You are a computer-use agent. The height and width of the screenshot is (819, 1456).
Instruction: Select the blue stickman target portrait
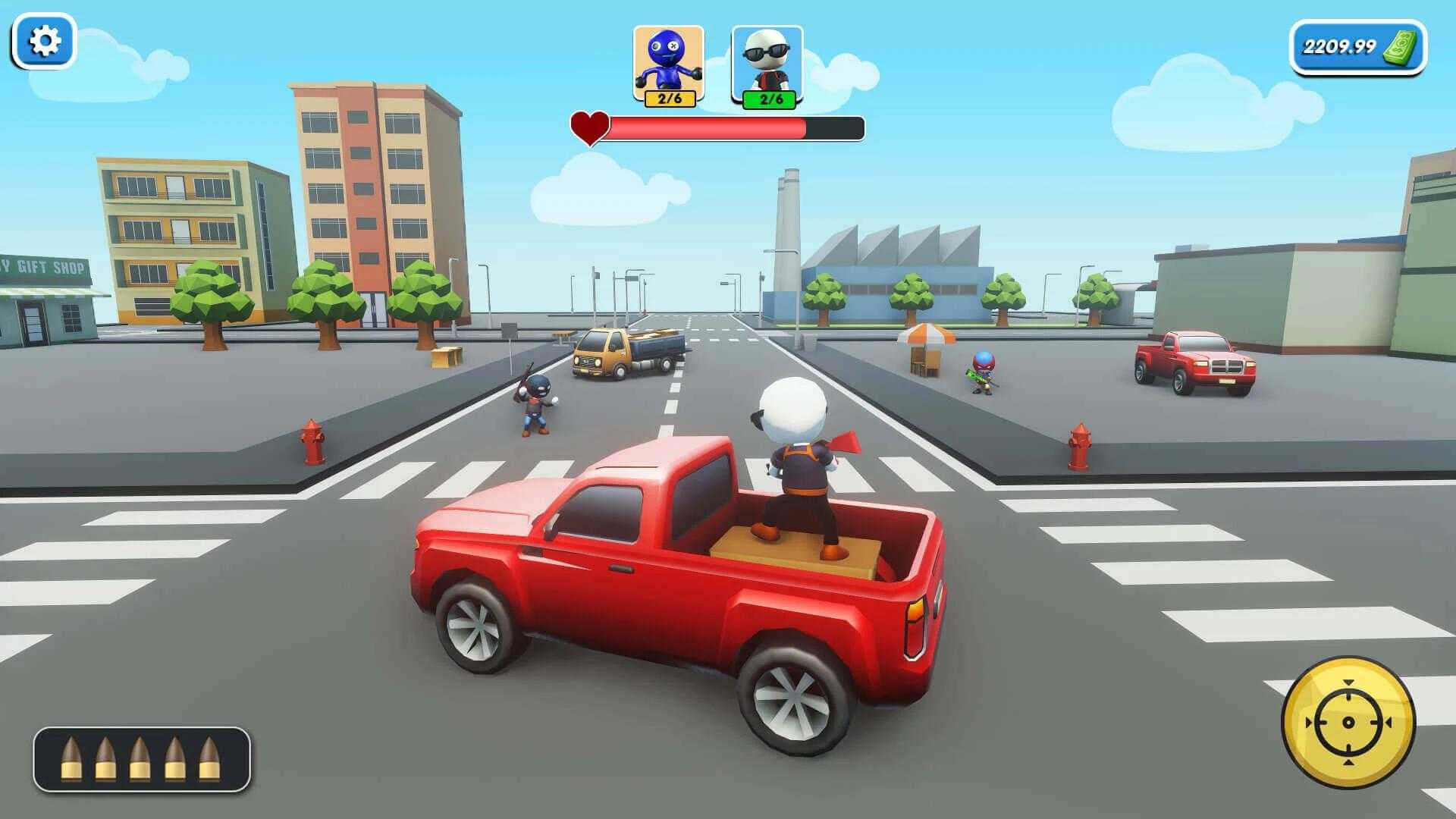(x=668, y=65)
